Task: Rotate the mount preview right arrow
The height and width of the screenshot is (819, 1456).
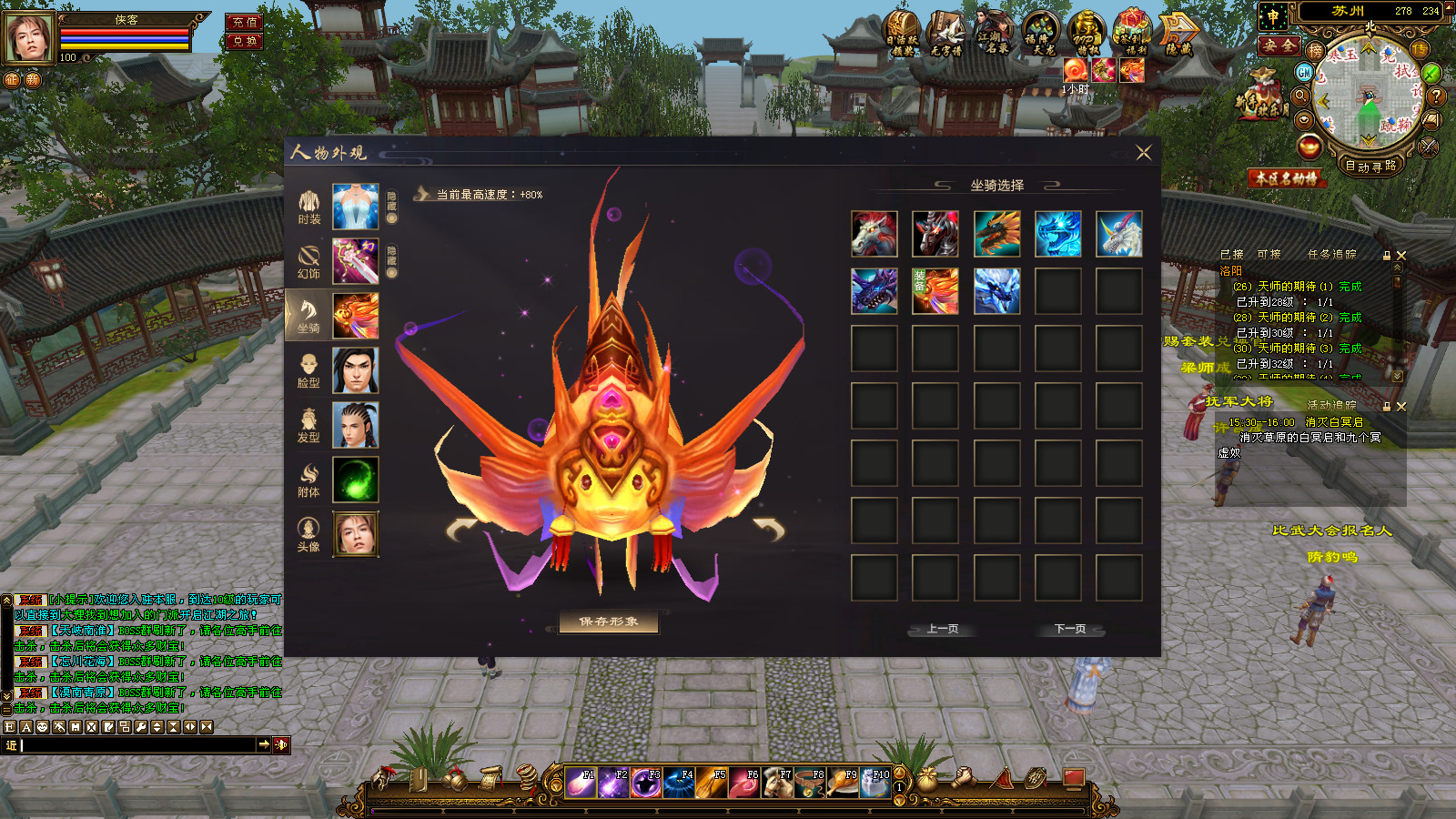Action: point(769,528)
